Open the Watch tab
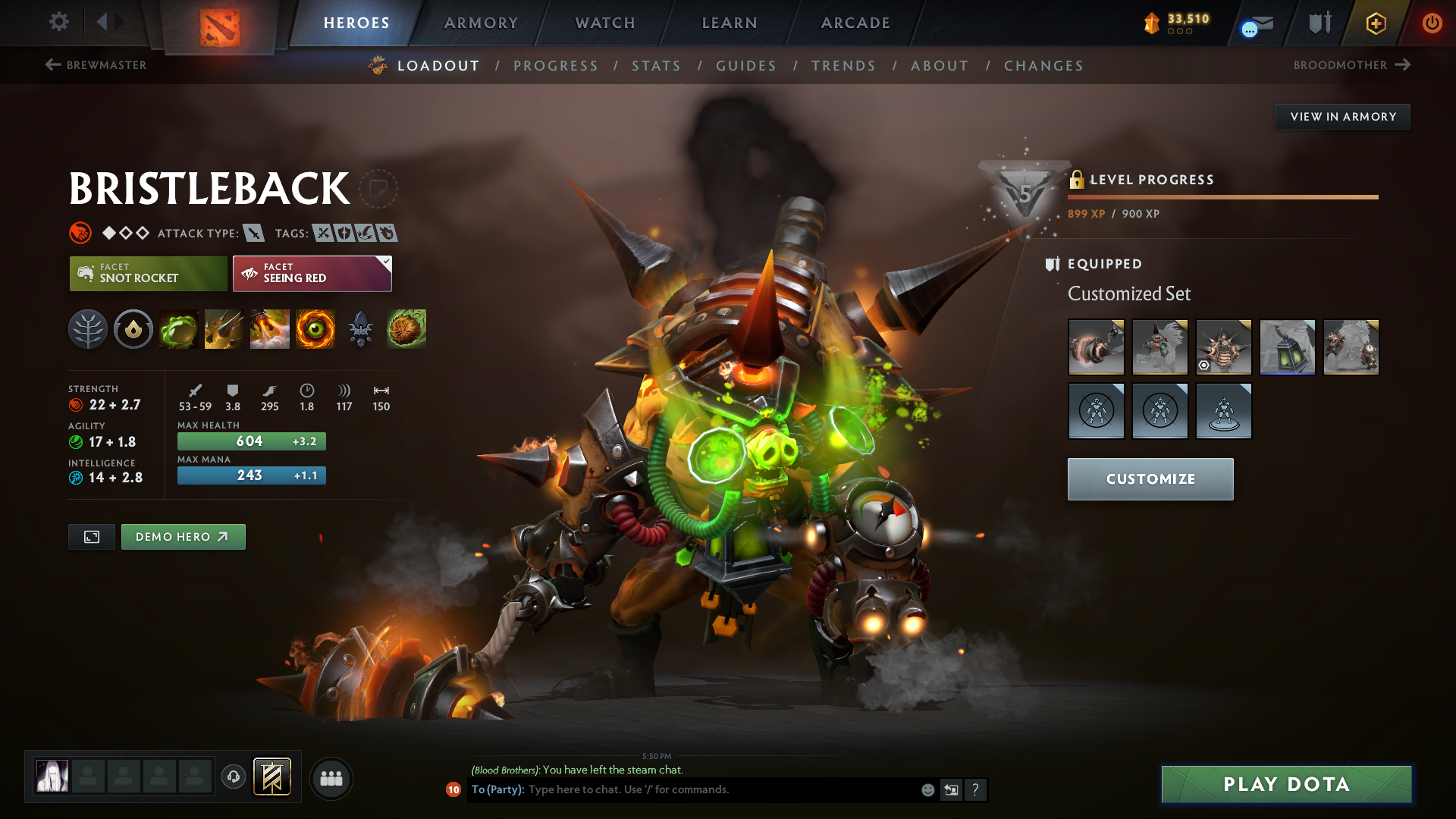The width and height of the screenshot is (1456, 819). pyautogui.click(x=605, y=23)
